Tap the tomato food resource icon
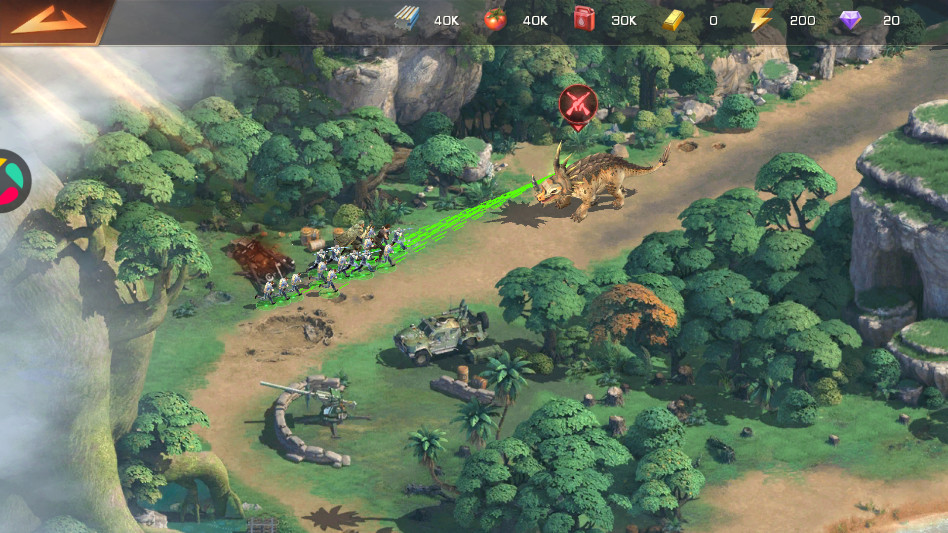The height and width of the screenshot is (533, 948). [495, 20]
